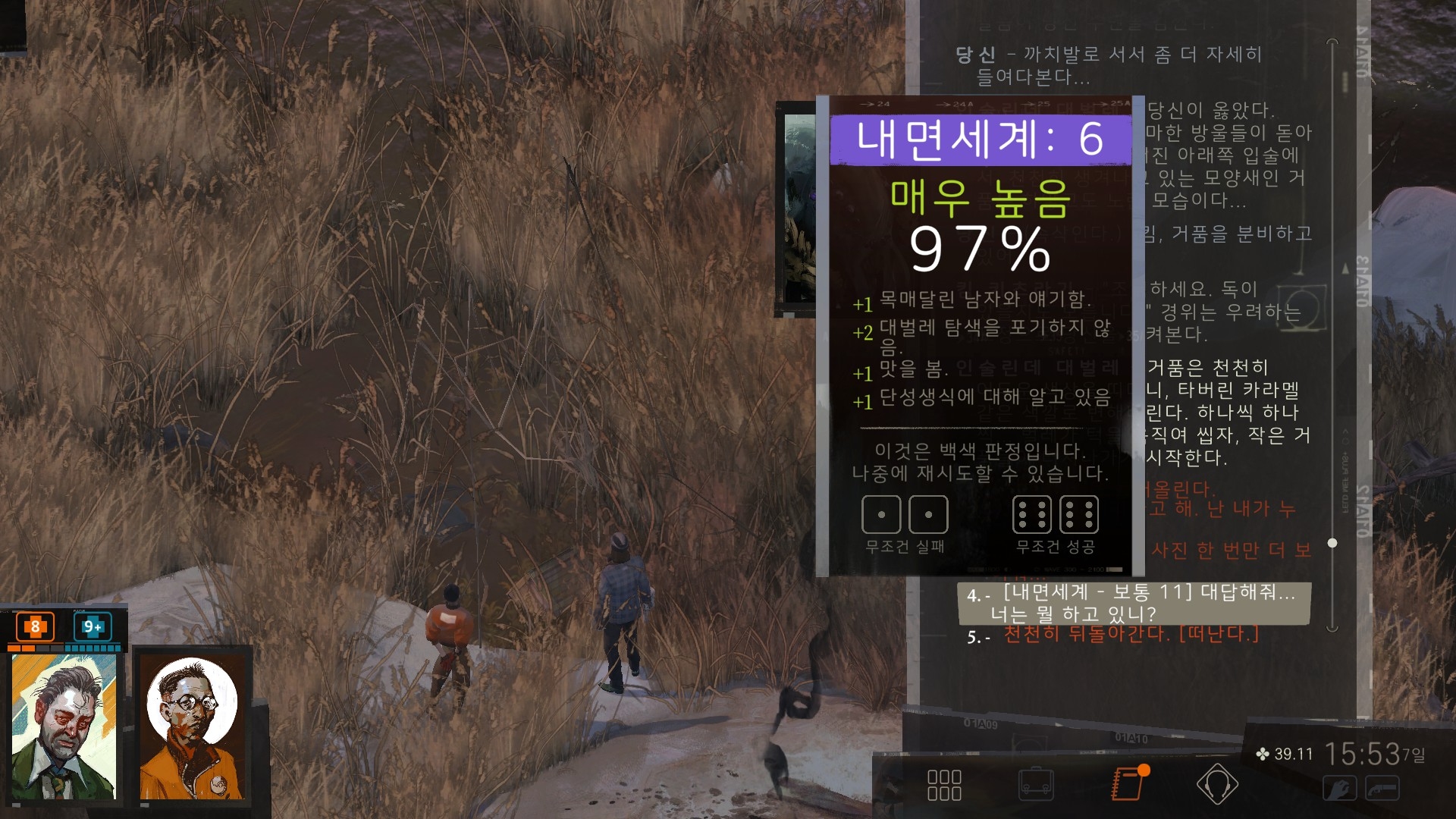Use the orange health healing item
Viewport: 1456px width, 819px height.
coord(35,627)
